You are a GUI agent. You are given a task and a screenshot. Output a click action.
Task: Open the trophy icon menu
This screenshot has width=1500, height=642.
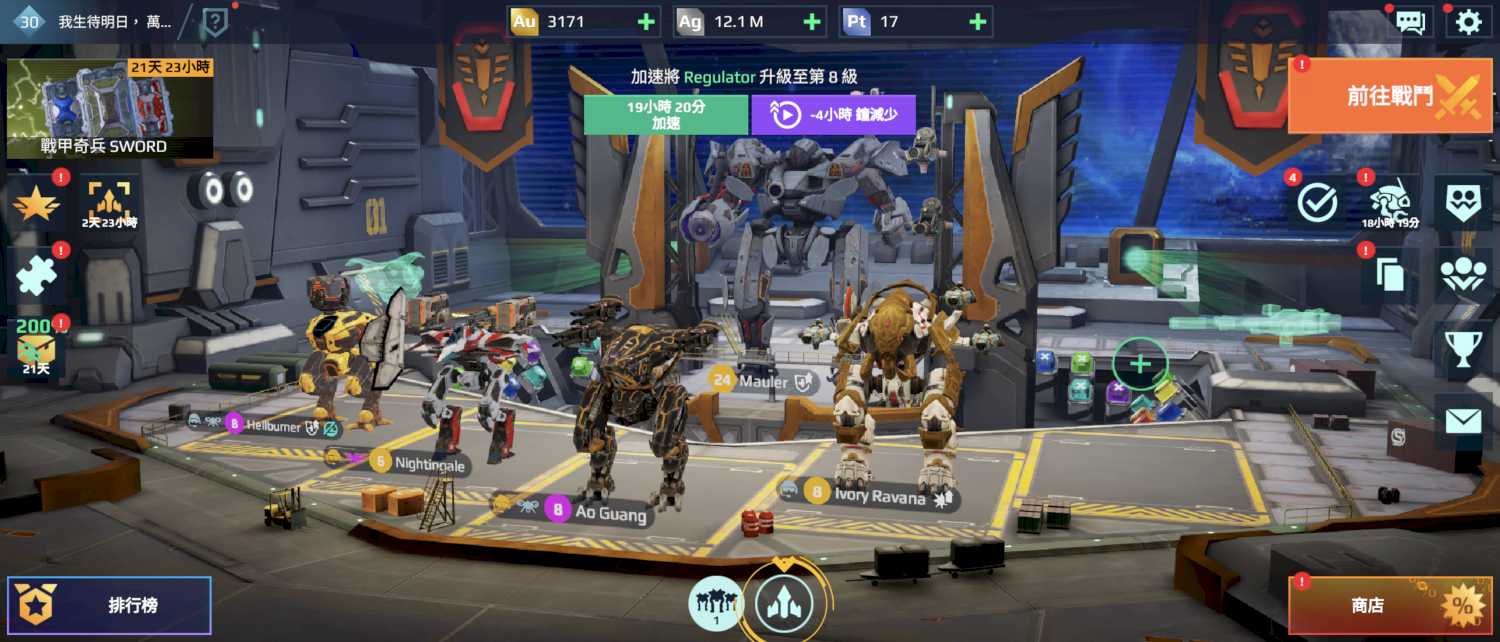[x=1463, y=348]
